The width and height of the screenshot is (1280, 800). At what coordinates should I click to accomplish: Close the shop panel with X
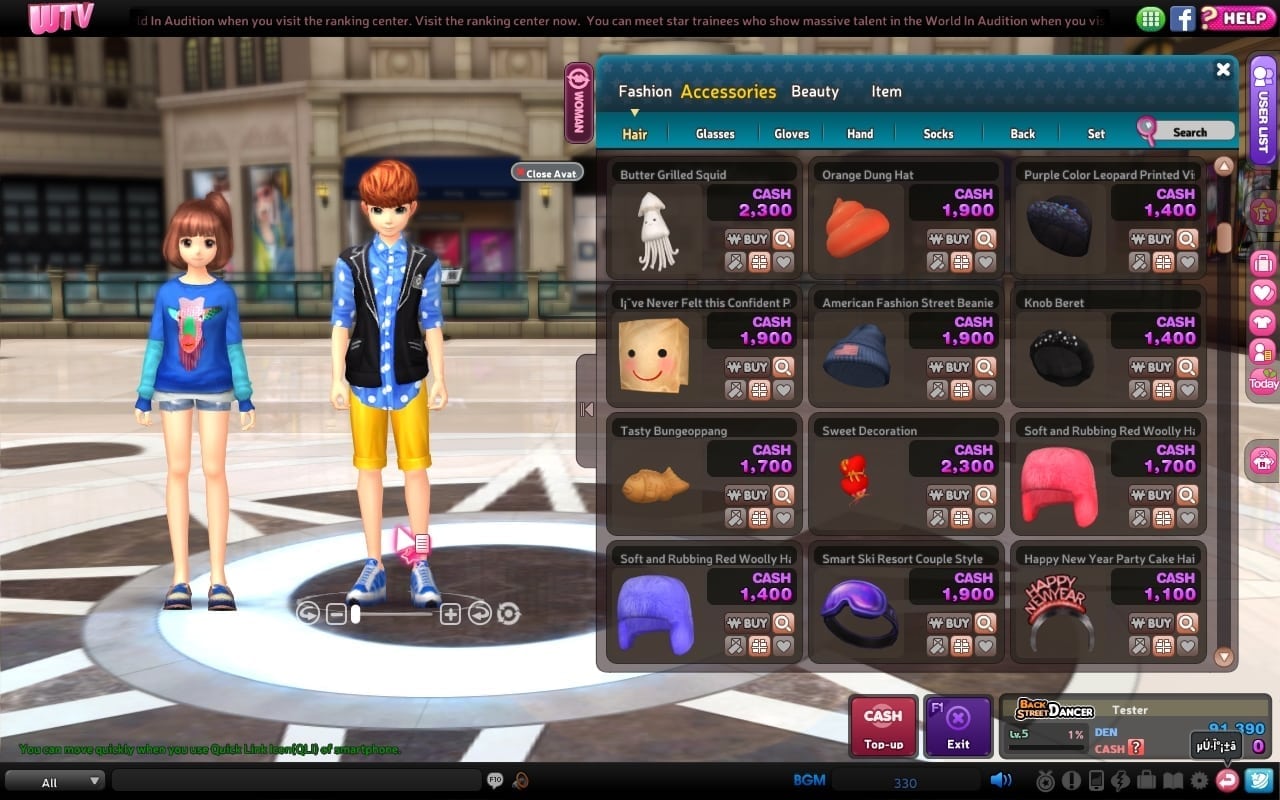[x=1223, y=69]
